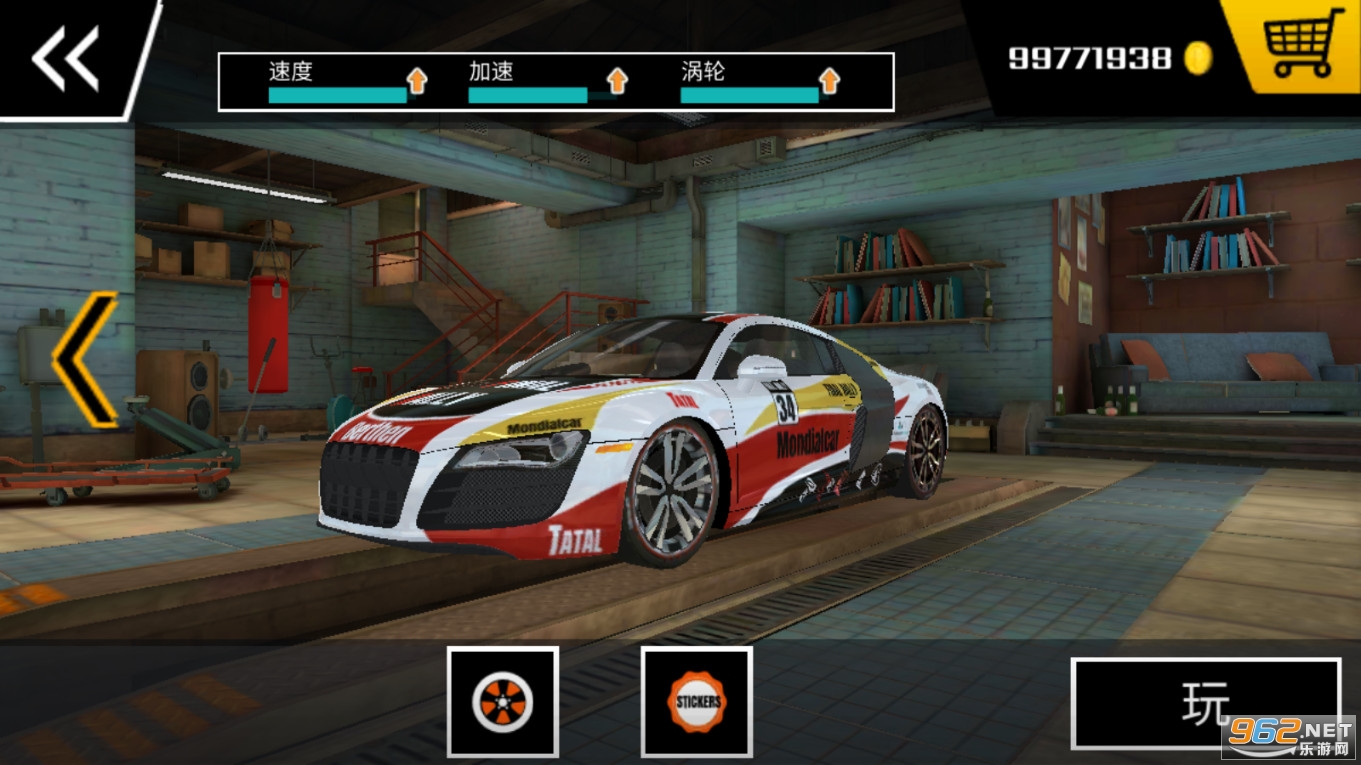Viewport: 1361px width, 765px height.
Task: Upgrade the 涡轮 turbo stat arrow
Action: 829,81
